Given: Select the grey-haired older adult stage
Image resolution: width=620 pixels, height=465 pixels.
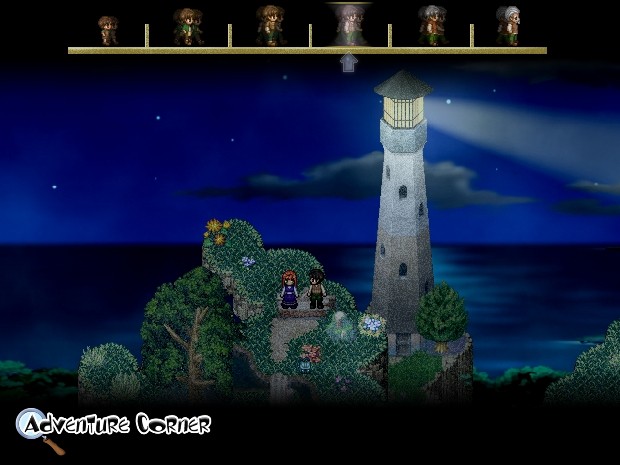Looking at the screenshot, I should (430, 26).
